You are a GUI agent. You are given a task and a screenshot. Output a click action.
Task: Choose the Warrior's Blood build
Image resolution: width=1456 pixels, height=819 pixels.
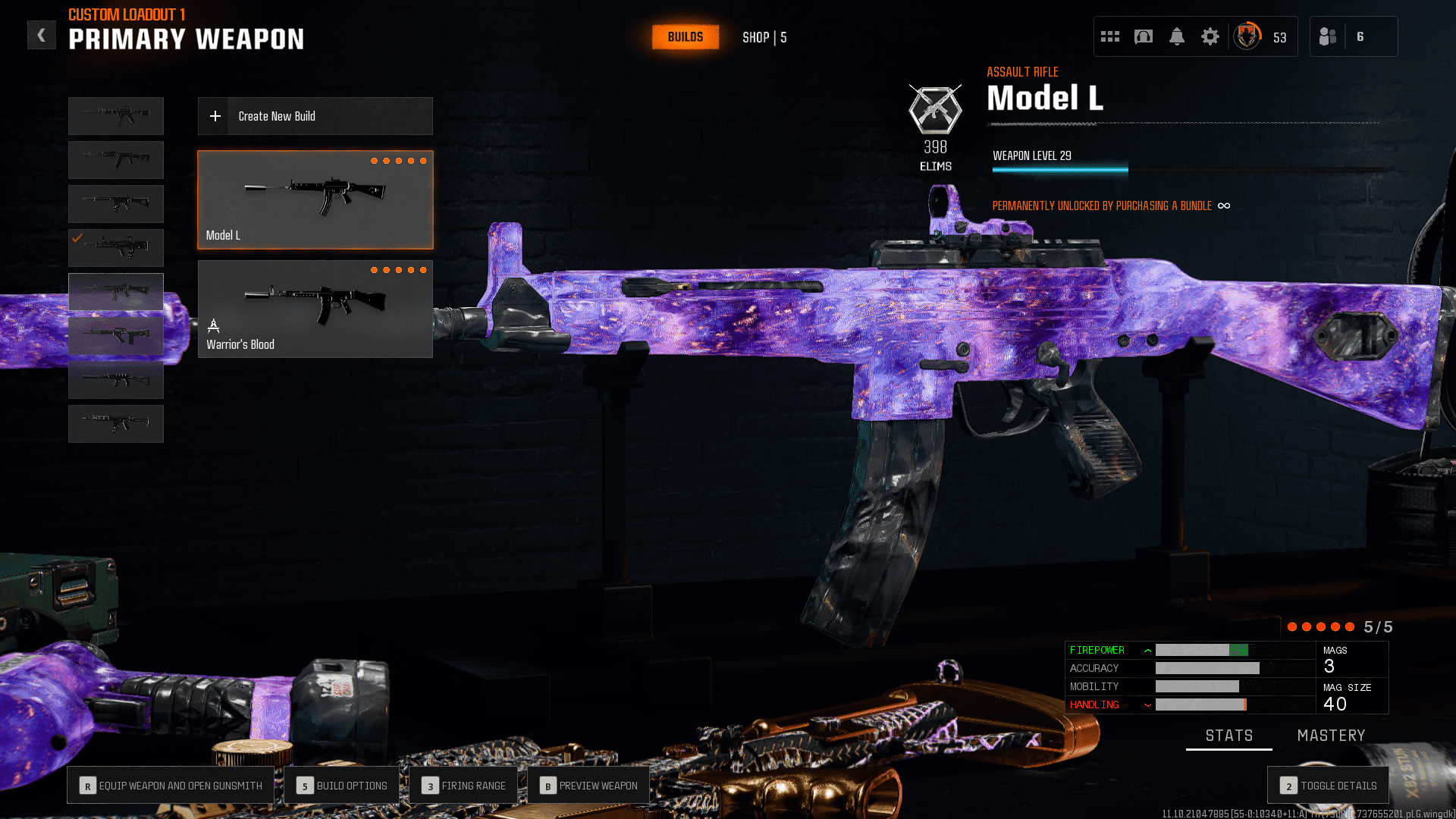315,309
